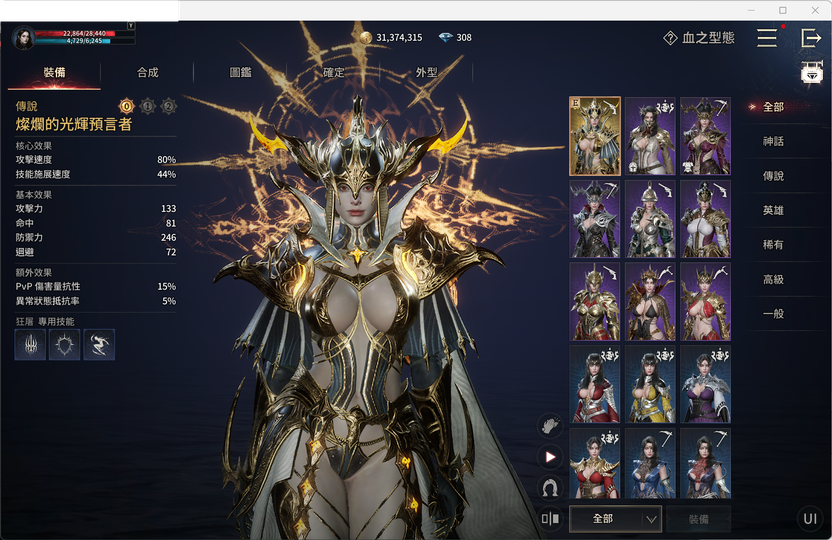The image size is (832, 540).
Task: Play the character preview animation
Action: (x=549, y=456)
